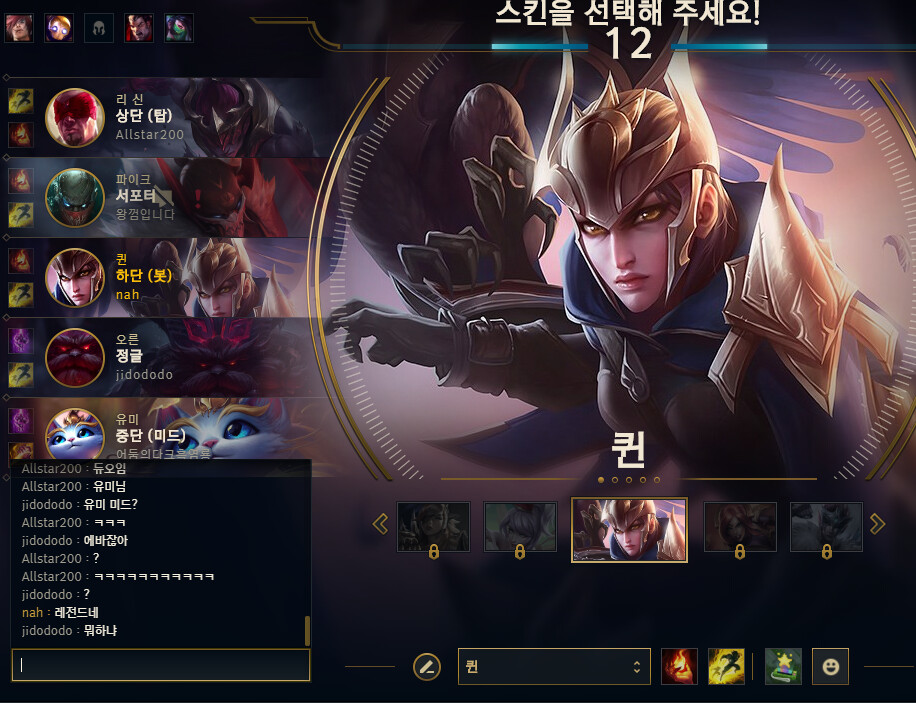
Task: Open the 퀸 rune page dropdown
Action: (553, 667)
